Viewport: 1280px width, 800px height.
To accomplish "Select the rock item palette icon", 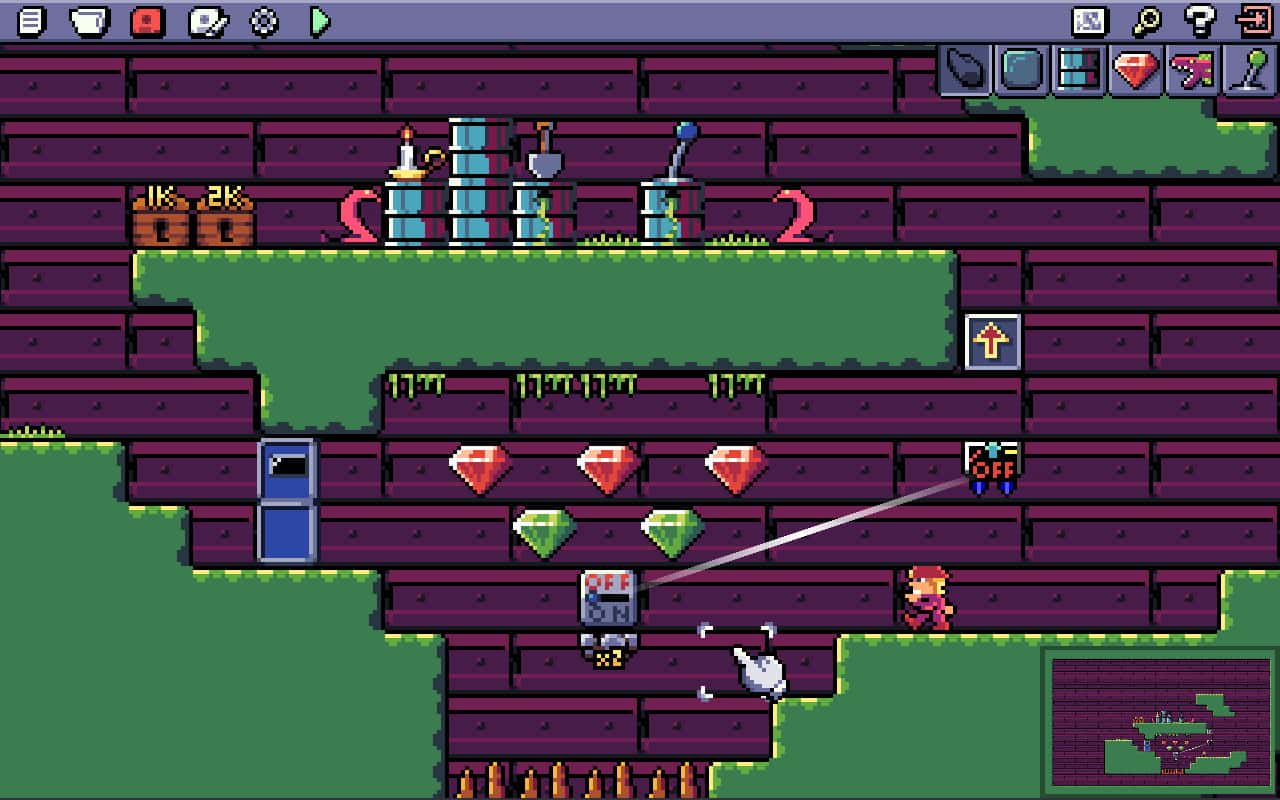I will 963,71.
